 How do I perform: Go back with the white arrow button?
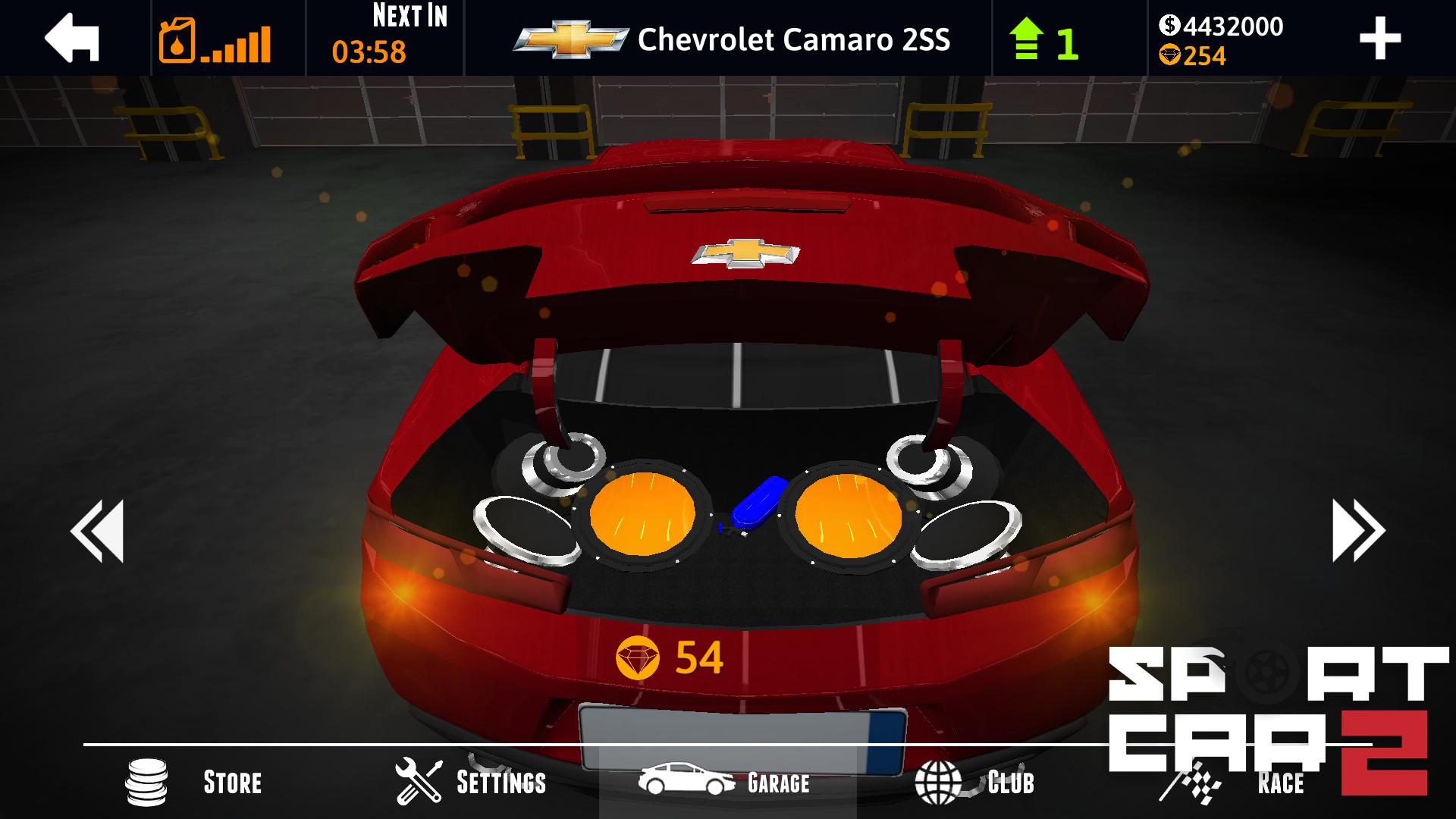click(x=72, y=38)
